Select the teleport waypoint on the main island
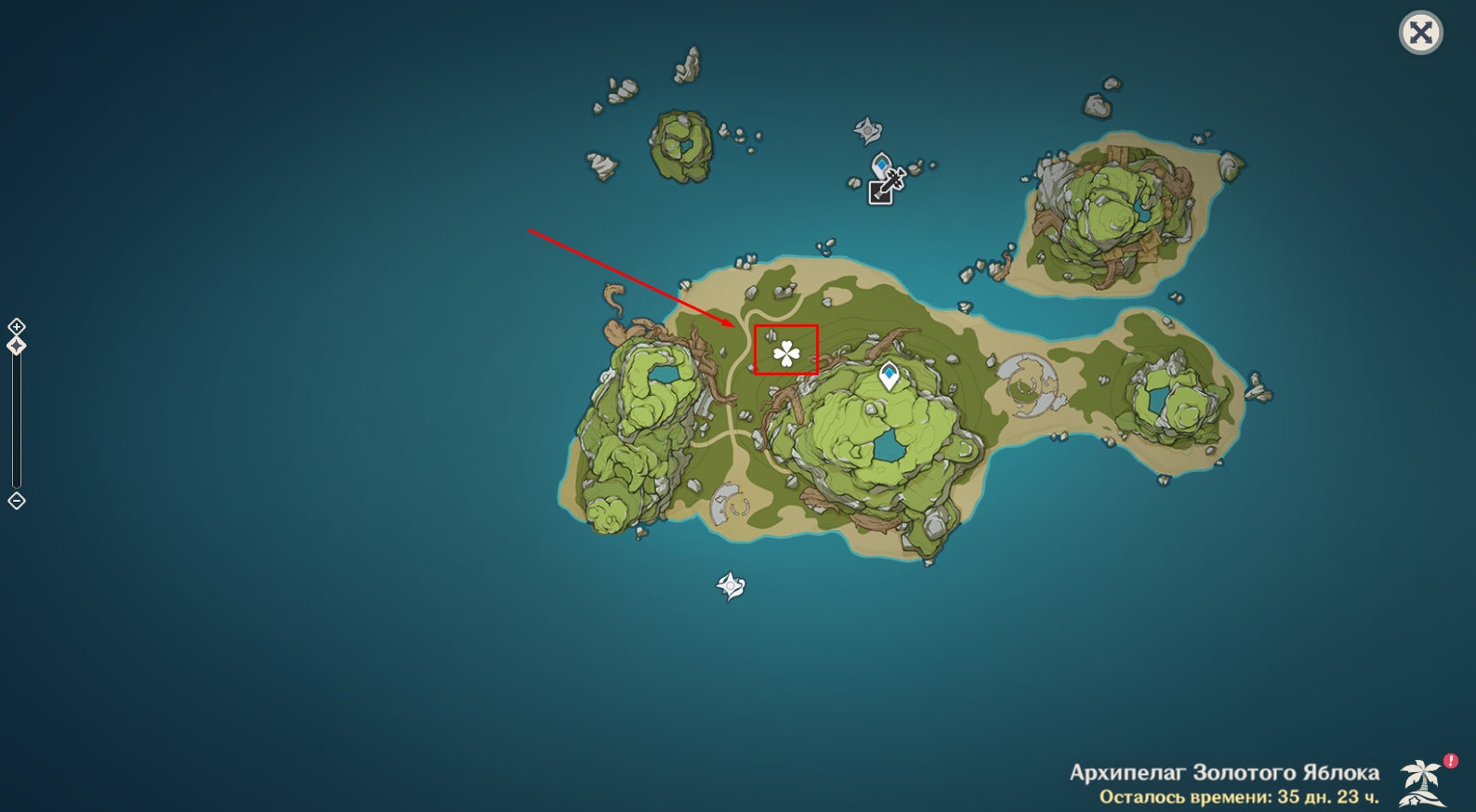The height and width of the screenshot is (812, 1476). [890, 375]
